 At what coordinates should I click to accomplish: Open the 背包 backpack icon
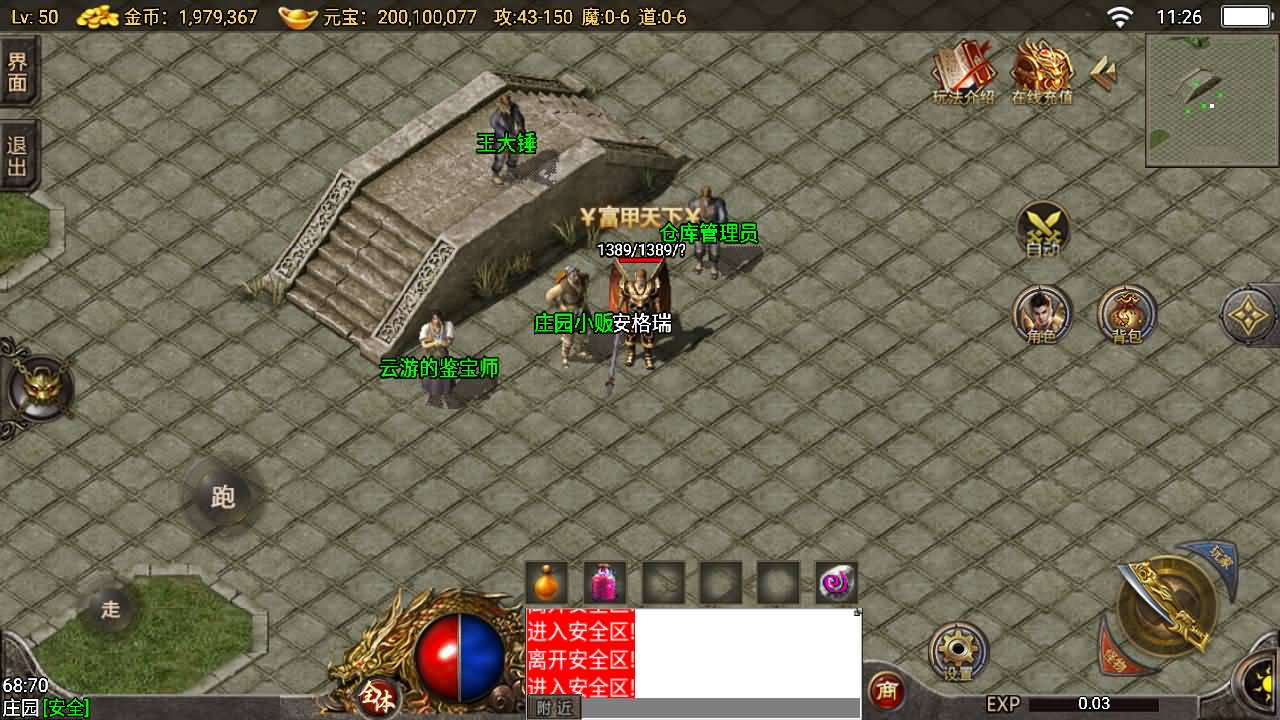[x=1126, y=313]
